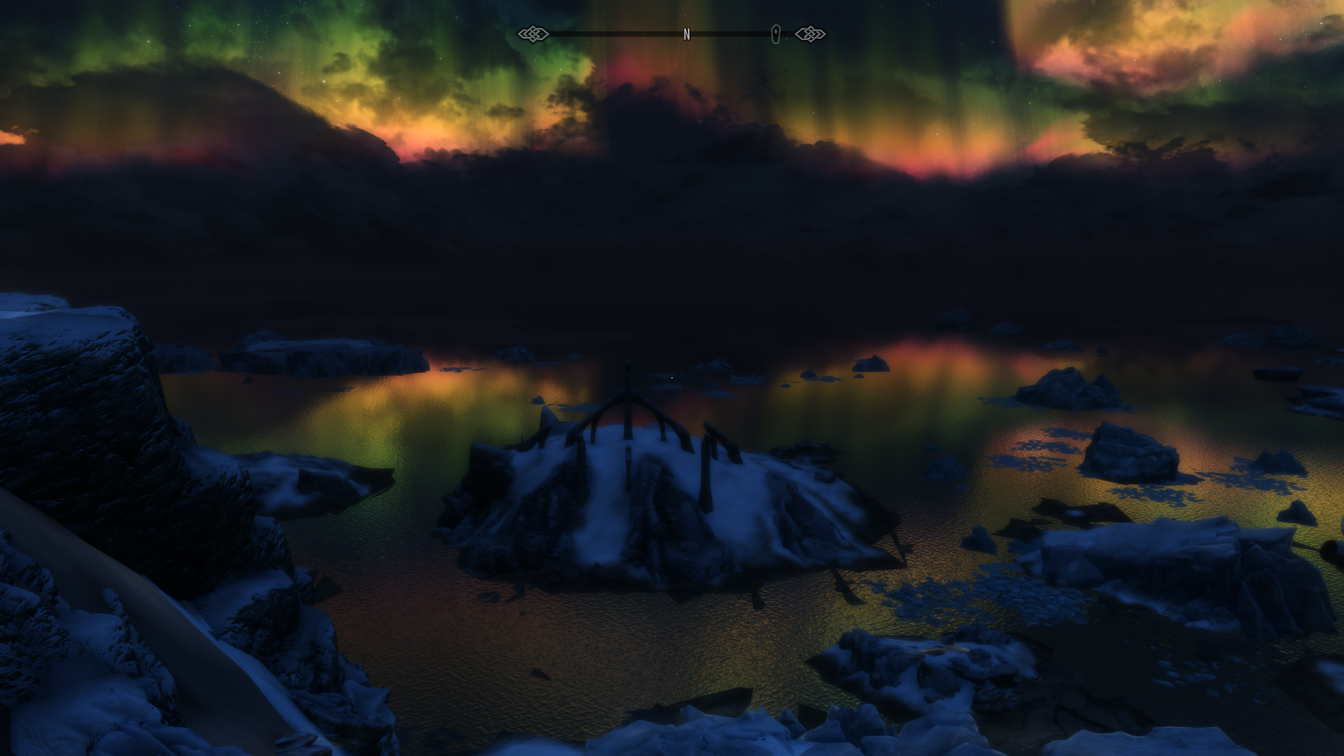
Task: Click the right decorative knot of the compass
Action: [811, 33]
